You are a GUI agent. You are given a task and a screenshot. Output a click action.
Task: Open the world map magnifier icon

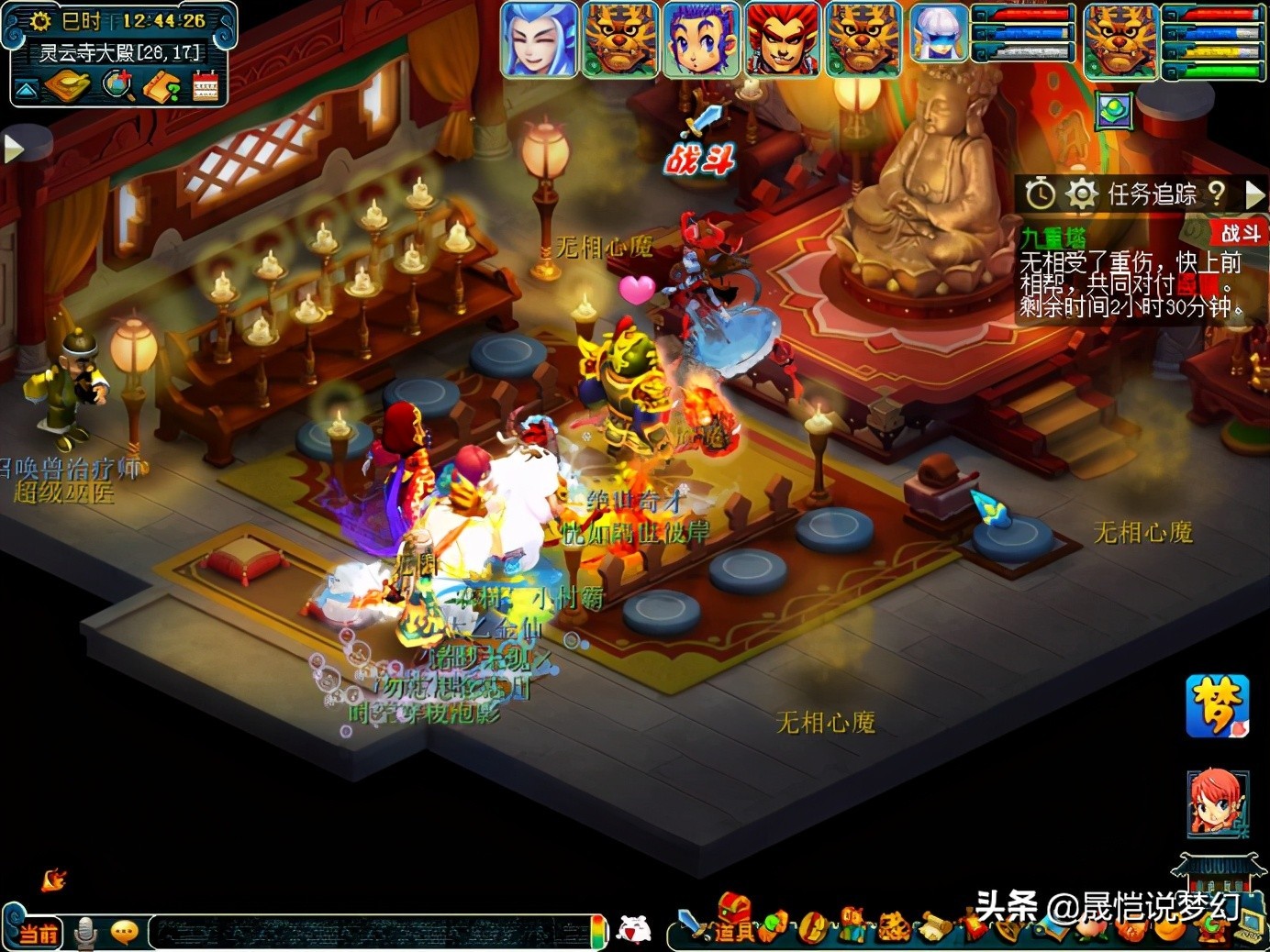pos(118,87)
